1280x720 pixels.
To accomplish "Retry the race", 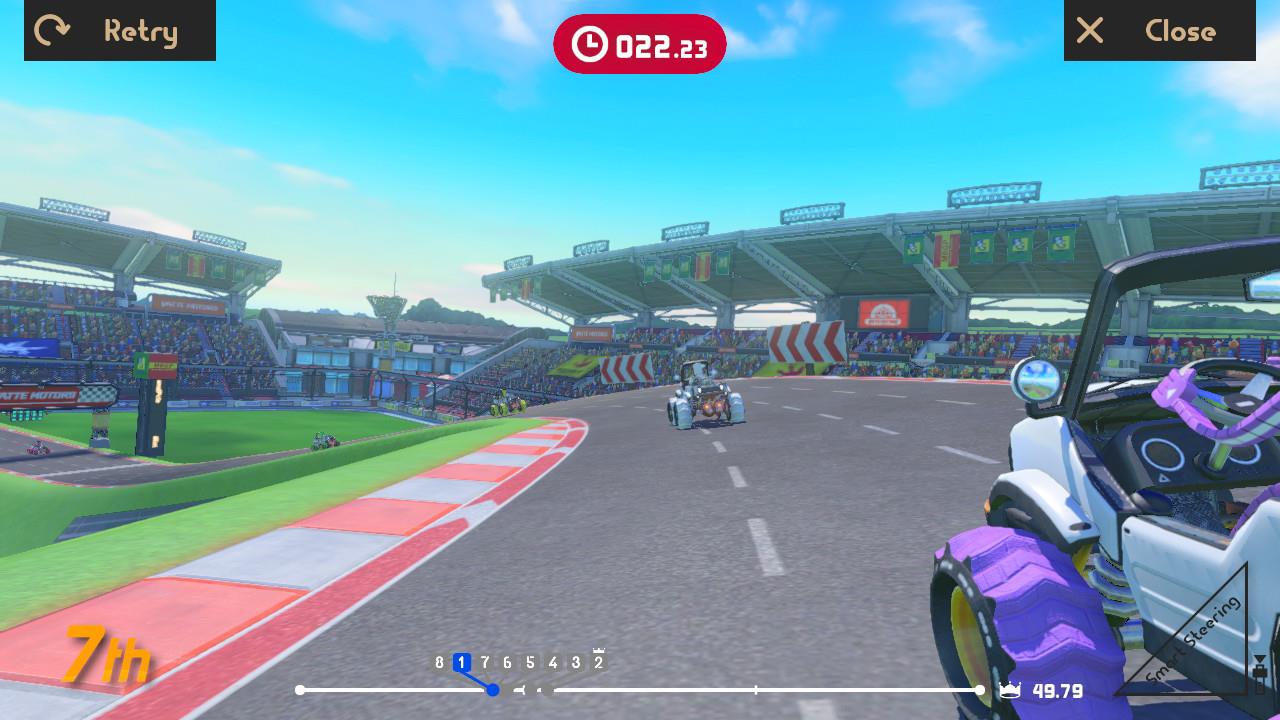I will pyautogui.click(x=120, y=31).
